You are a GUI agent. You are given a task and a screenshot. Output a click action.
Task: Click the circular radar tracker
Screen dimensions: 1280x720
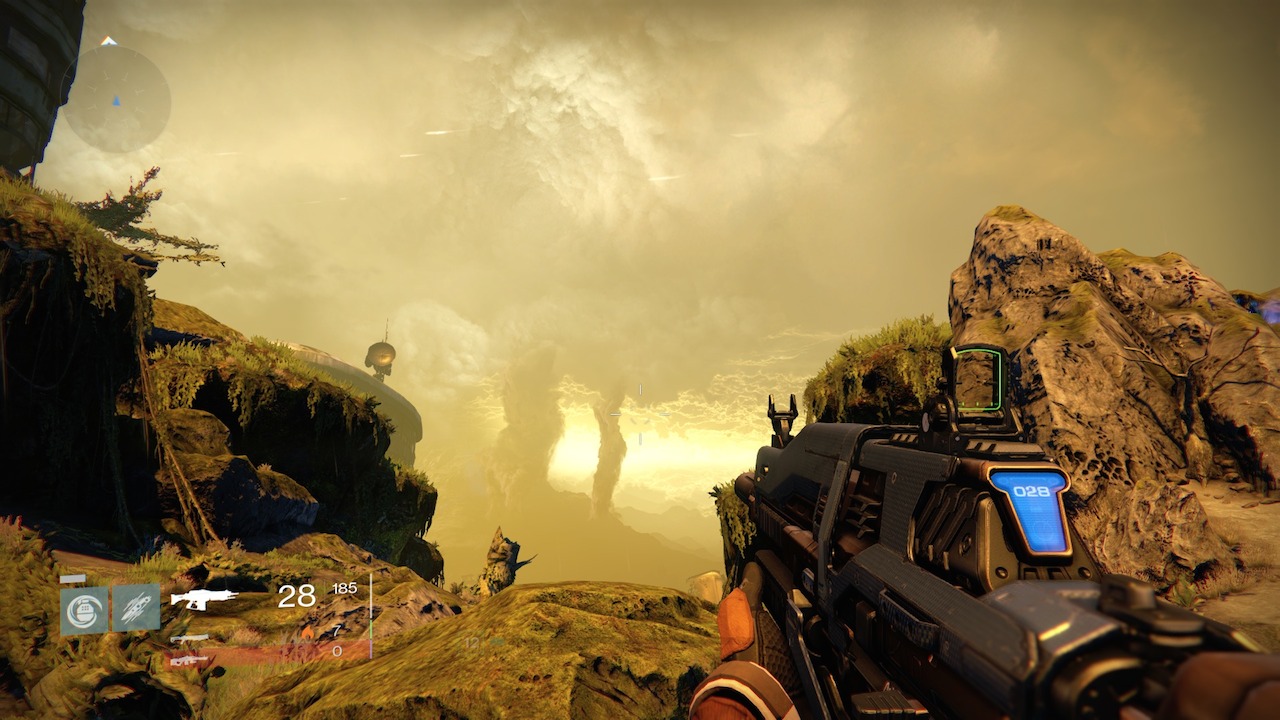pos(115,99)
